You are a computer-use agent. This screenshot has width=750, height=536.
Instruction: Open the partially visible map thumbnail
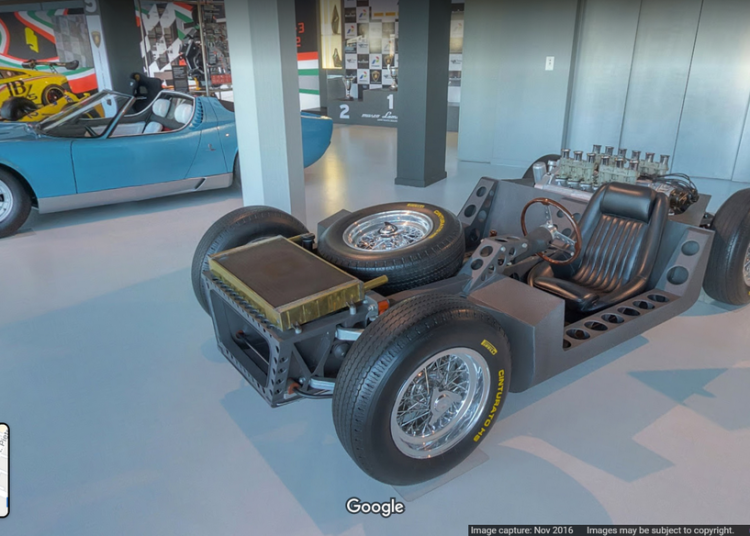[x=4, y=470]
